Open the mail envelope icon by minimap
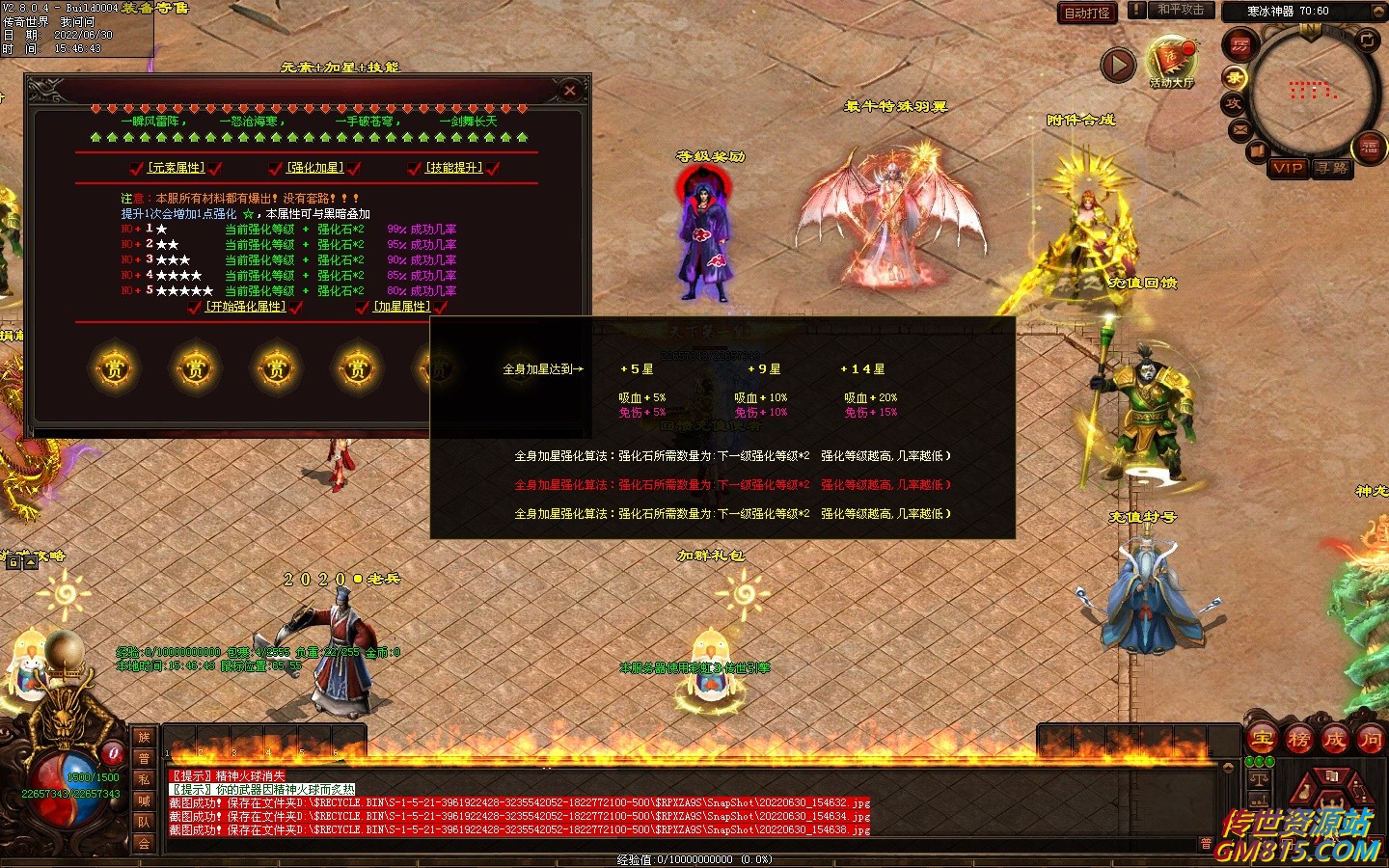This screenshot has height=868, width=1389. 1240,128
